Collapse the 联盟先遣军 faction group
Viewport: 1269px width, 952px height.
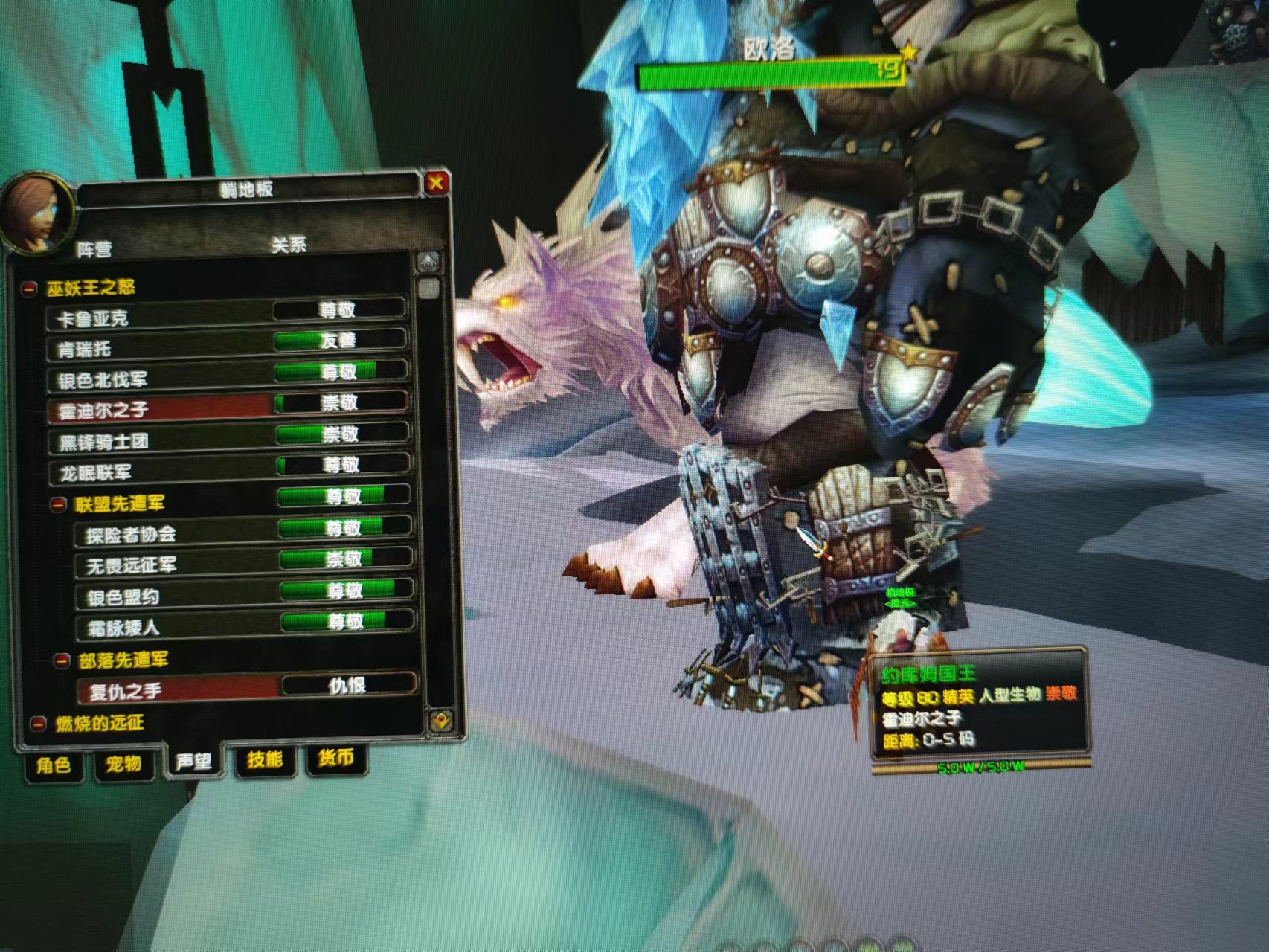click(59, 506)
